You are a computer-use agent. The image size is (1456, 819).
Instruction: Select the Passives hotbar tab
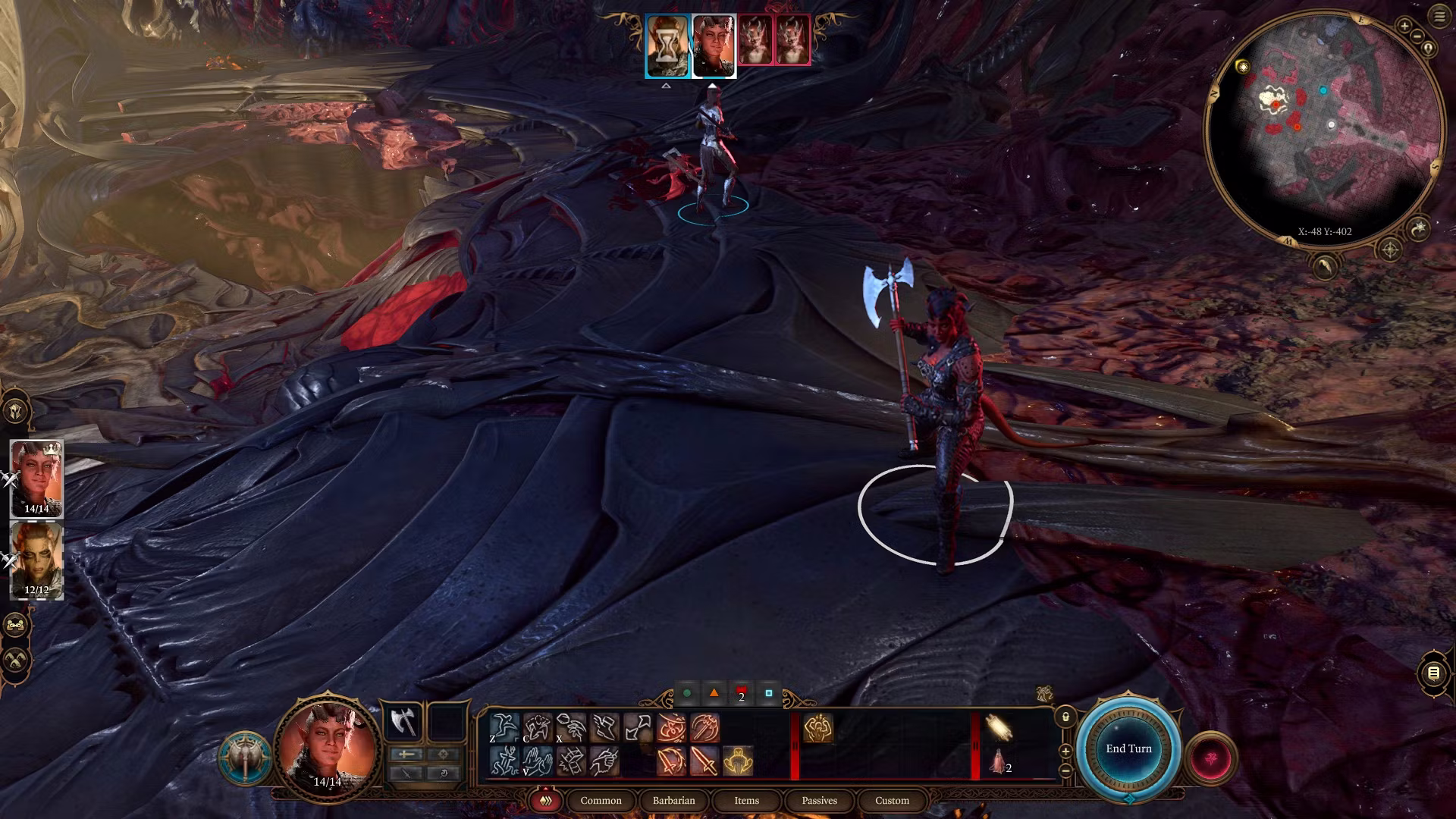coord(819,801)
